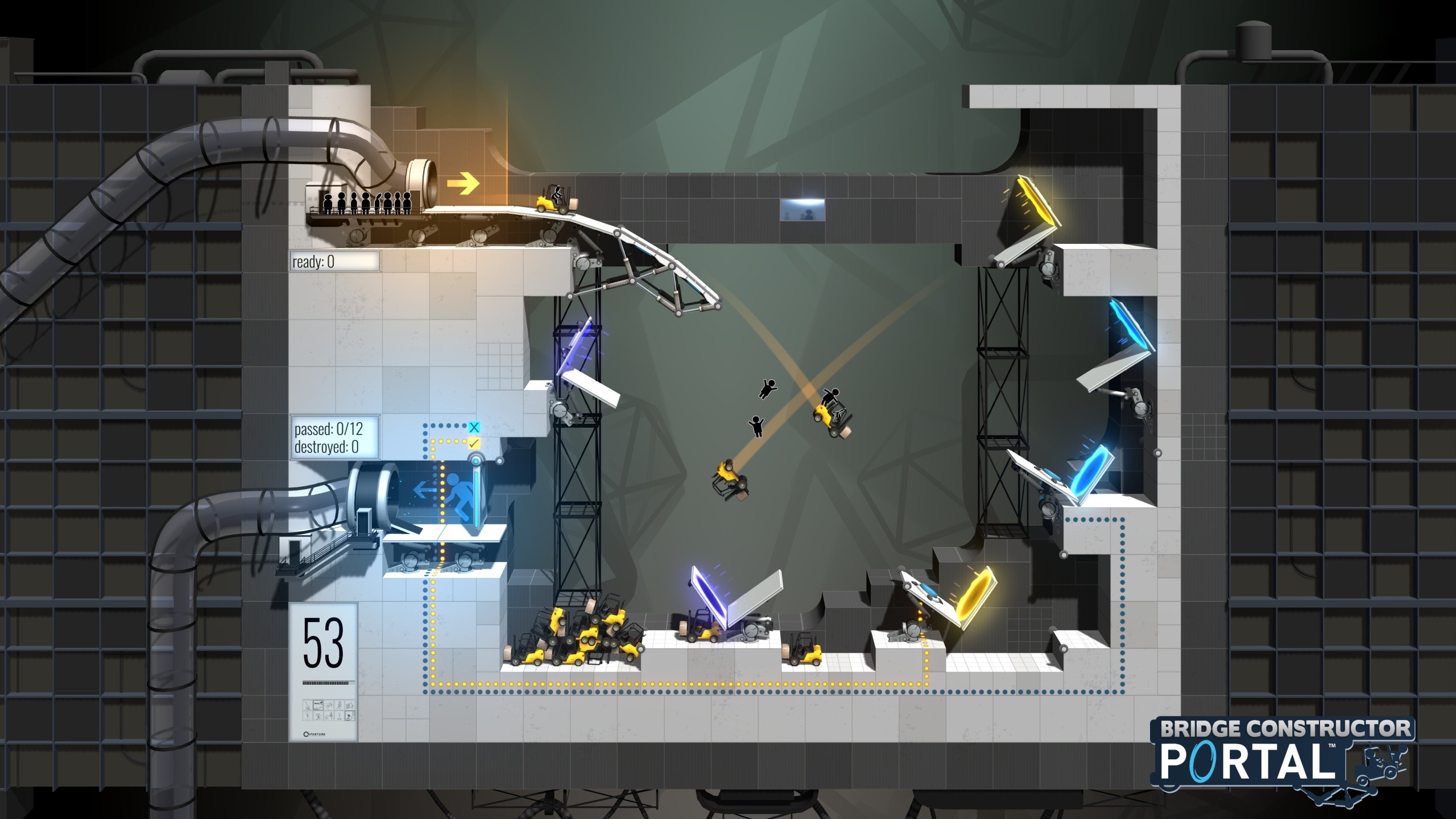
Task: Click the progress bar under the 53 sign
Action: click(x=326, y=683)
